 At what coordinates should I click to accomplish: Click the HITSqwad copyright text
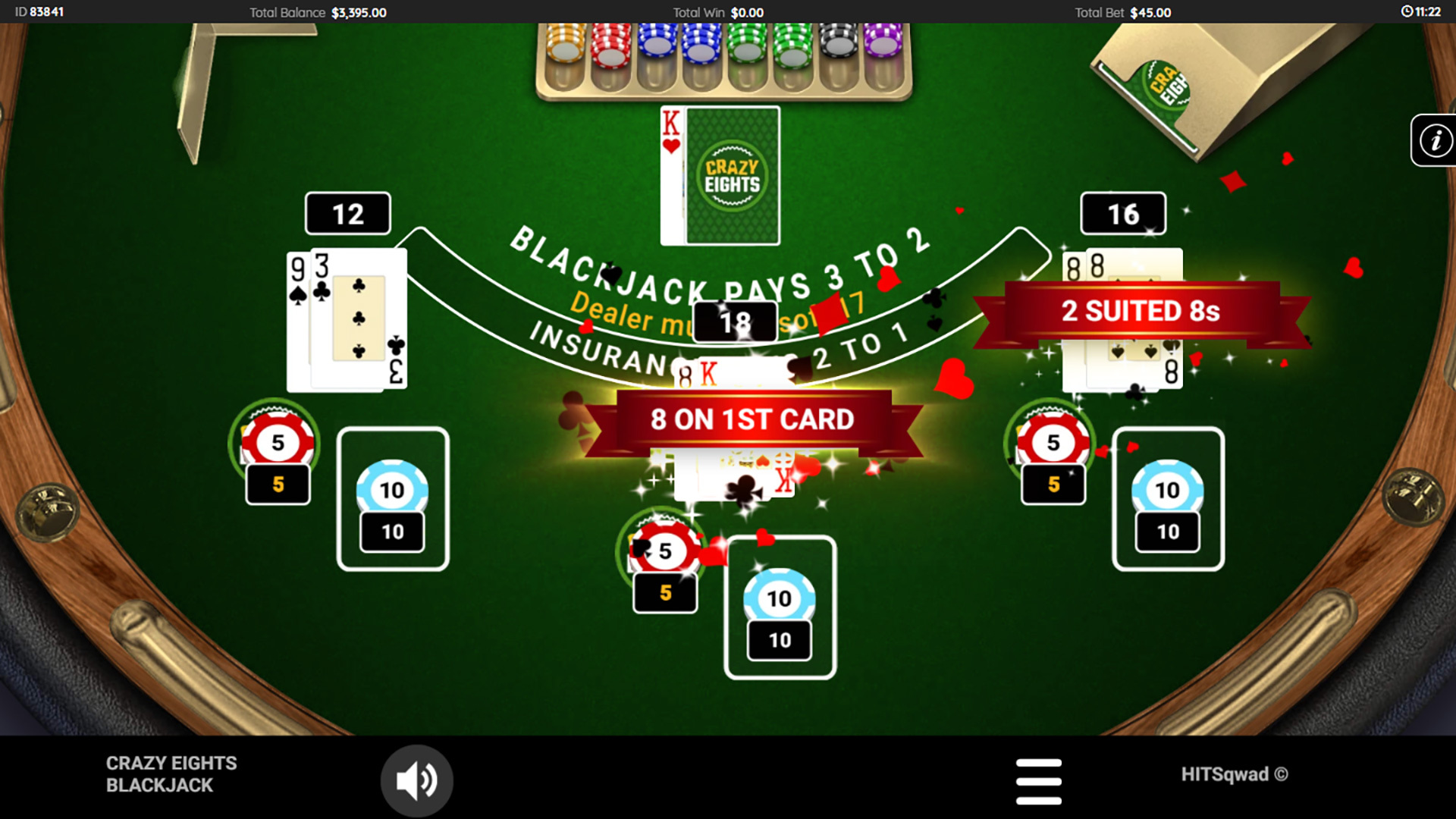1236,774
